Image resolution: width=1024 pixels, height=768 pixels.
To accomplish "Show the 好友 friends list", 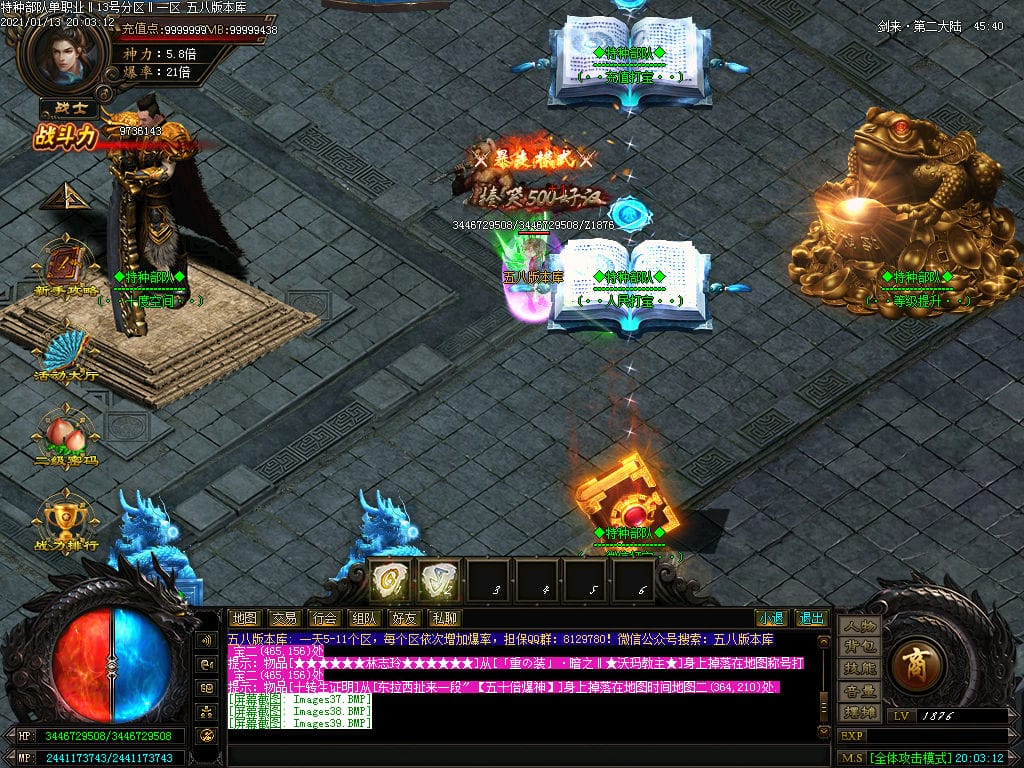I will pyautogui.click(x=403, y=618).
